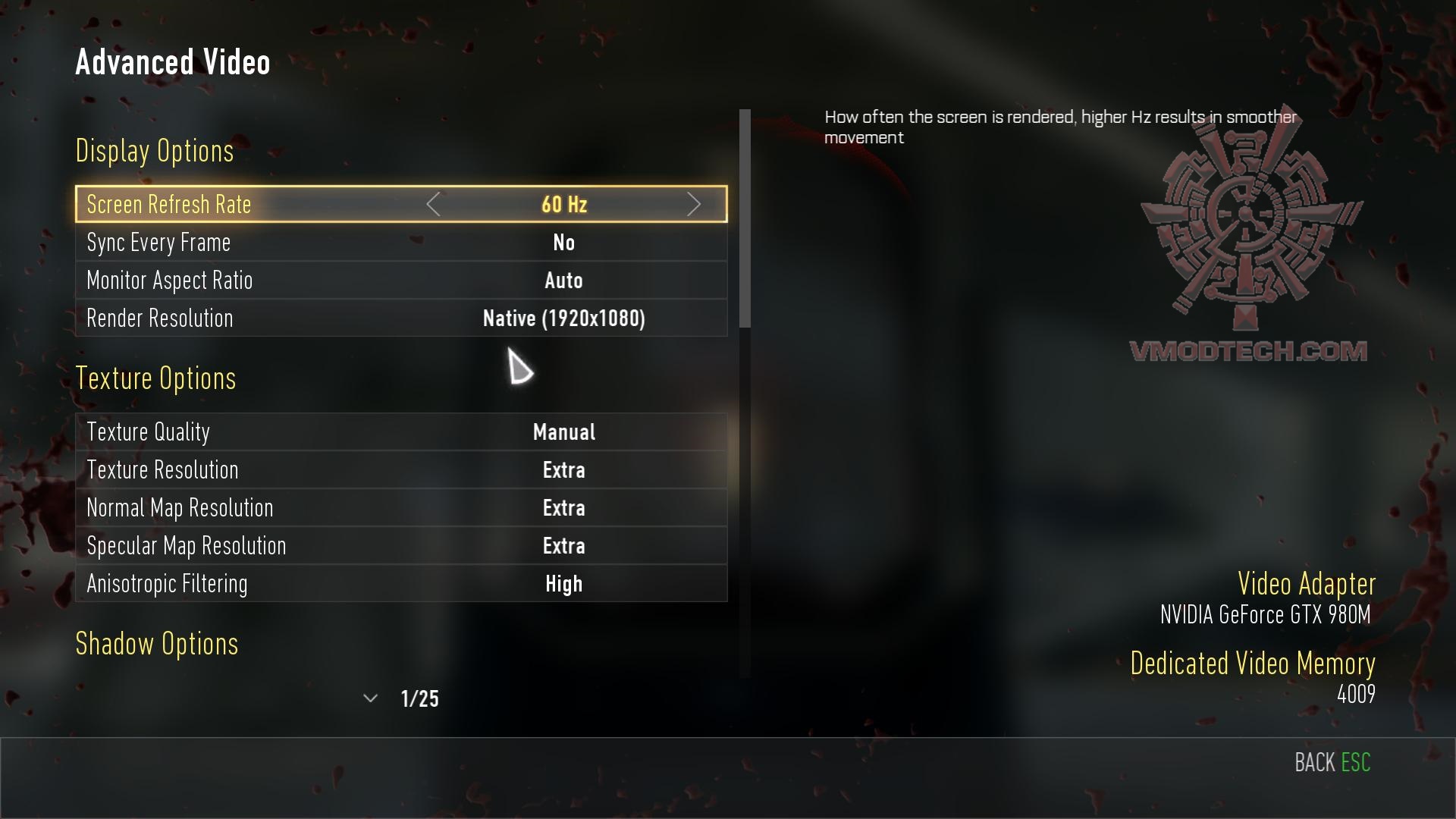Screen dimensions: 1456x819
Task: Choose the Monitor Aspect Ratio row
Action: point(400,281)
